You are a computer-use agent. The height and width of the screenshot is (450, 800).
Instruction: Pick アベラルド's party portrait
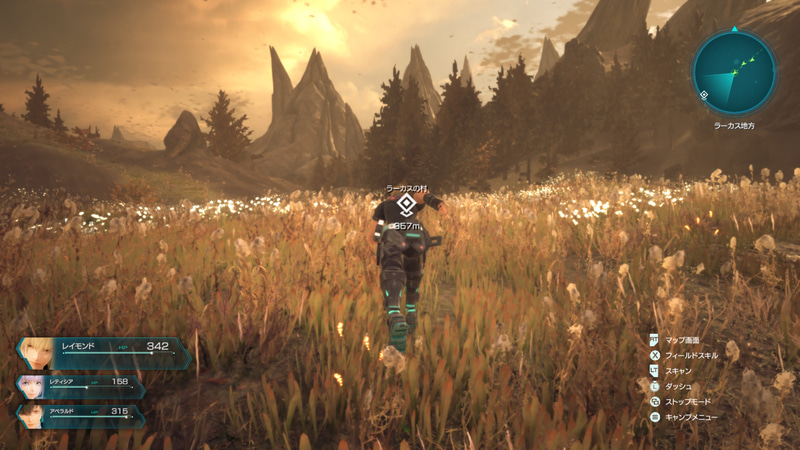(x=33, y=413)
